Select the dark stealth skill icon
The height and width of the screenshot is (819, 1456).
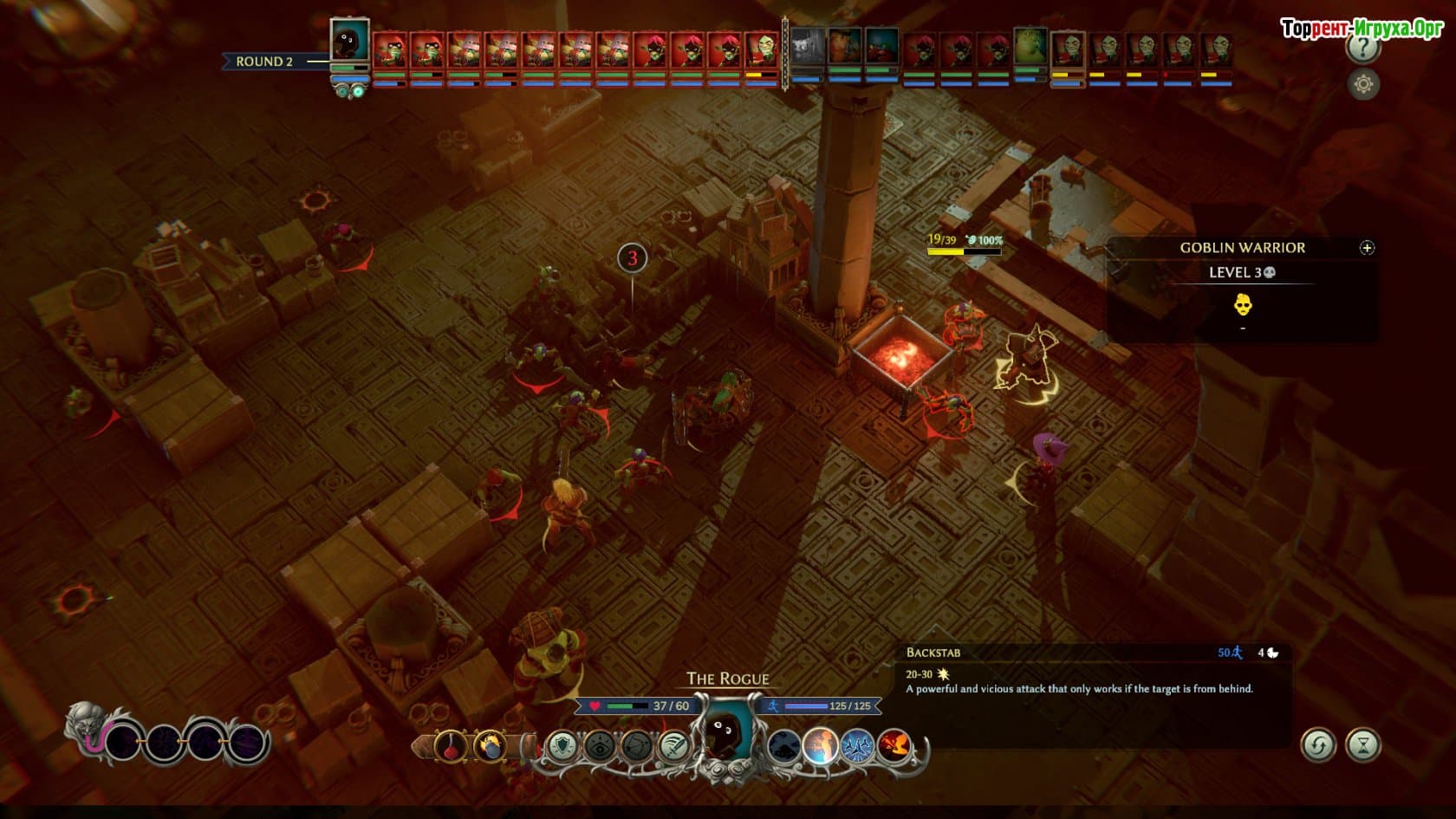pos(783,745)
